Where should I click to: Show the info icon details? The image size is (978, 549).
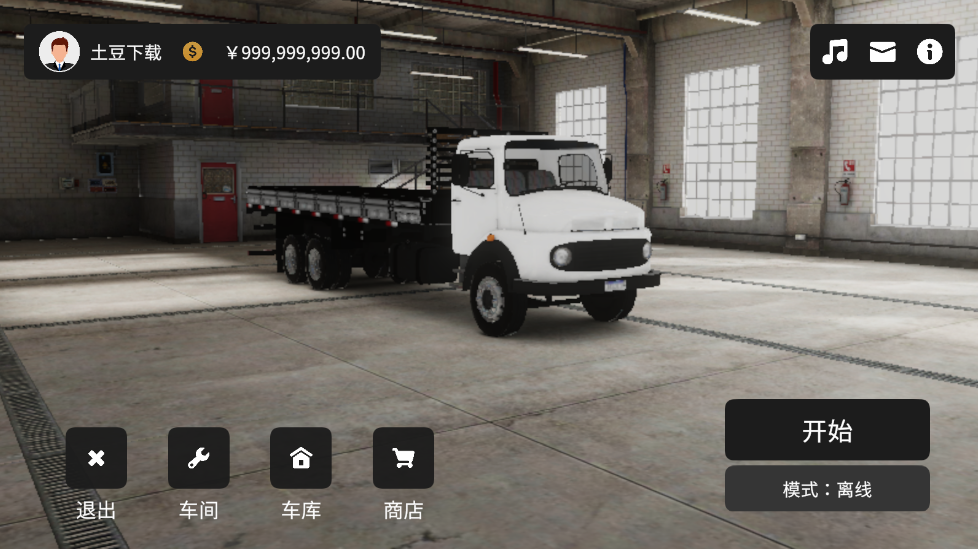pos(930,52)
